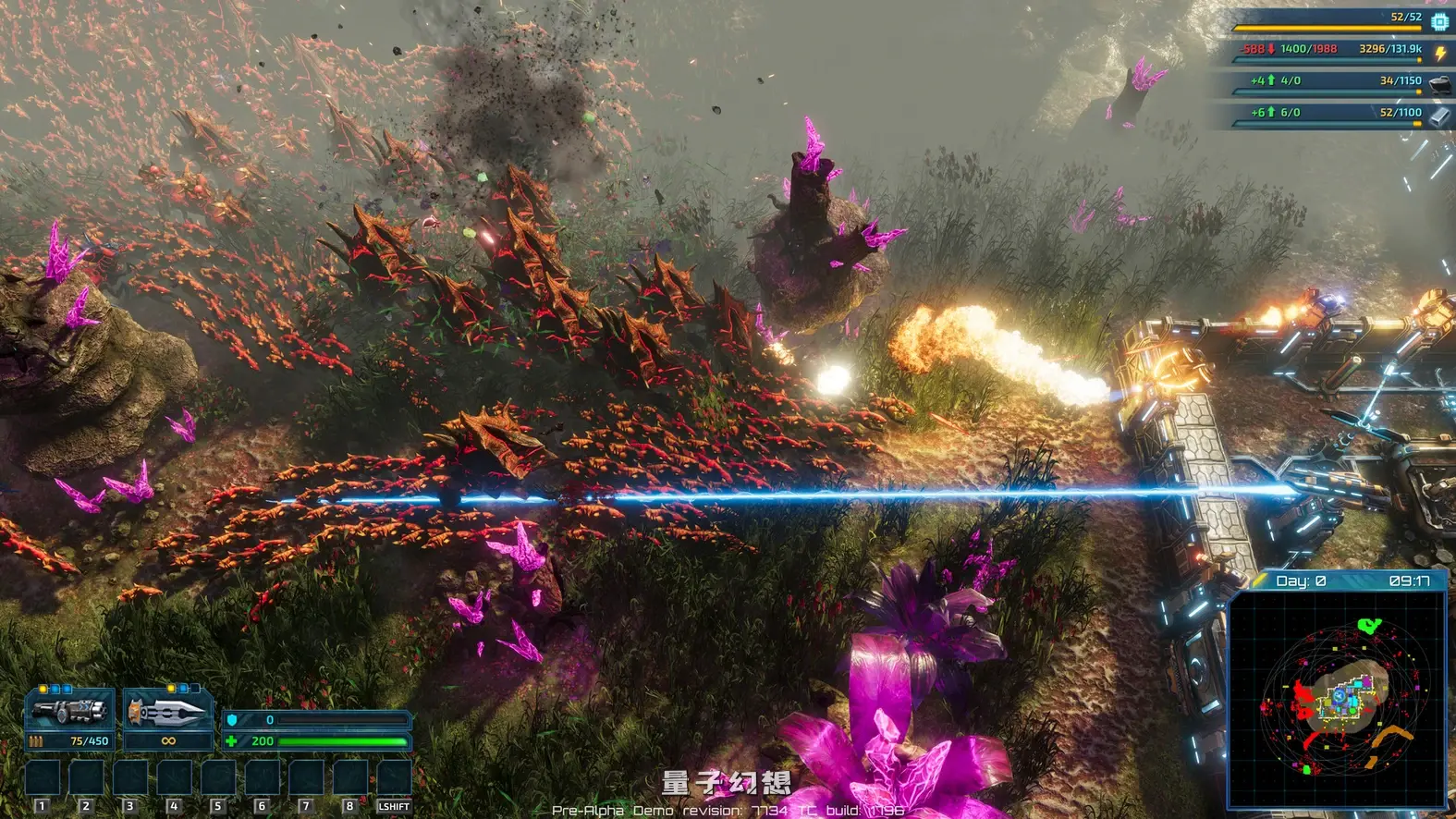Toggle the darkened third slot above the blade panel
The width and height of the screenshot is (1456, 819).
tap(195, 687)
